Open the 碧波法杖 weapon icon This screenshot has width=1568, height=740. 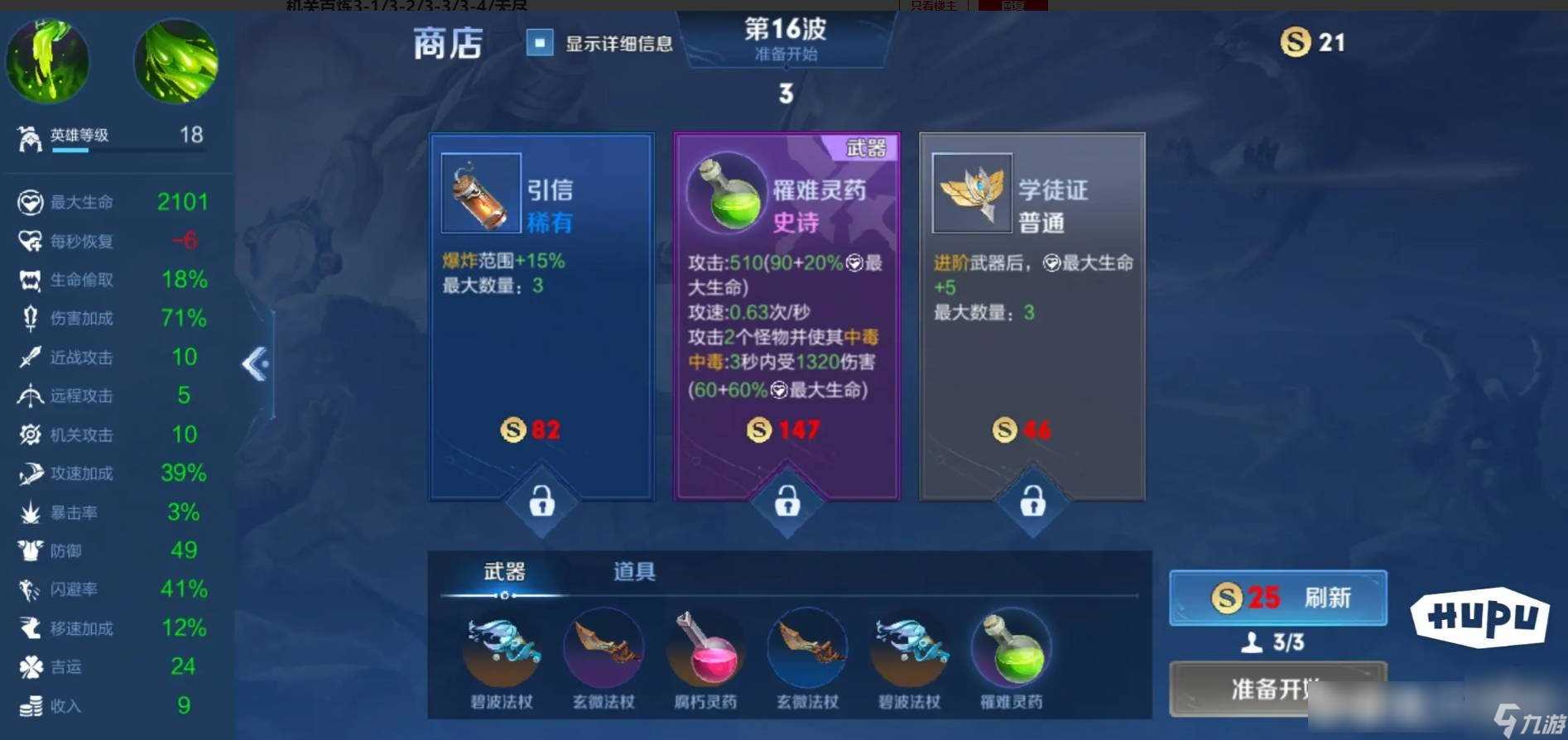click(498, 650)
